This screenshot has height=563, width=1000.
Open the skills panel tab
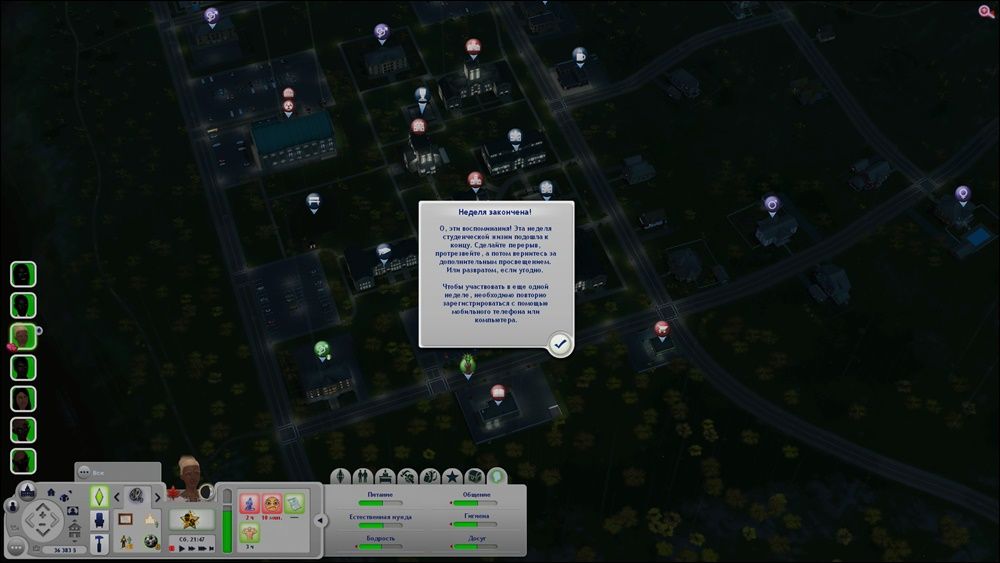407,476
